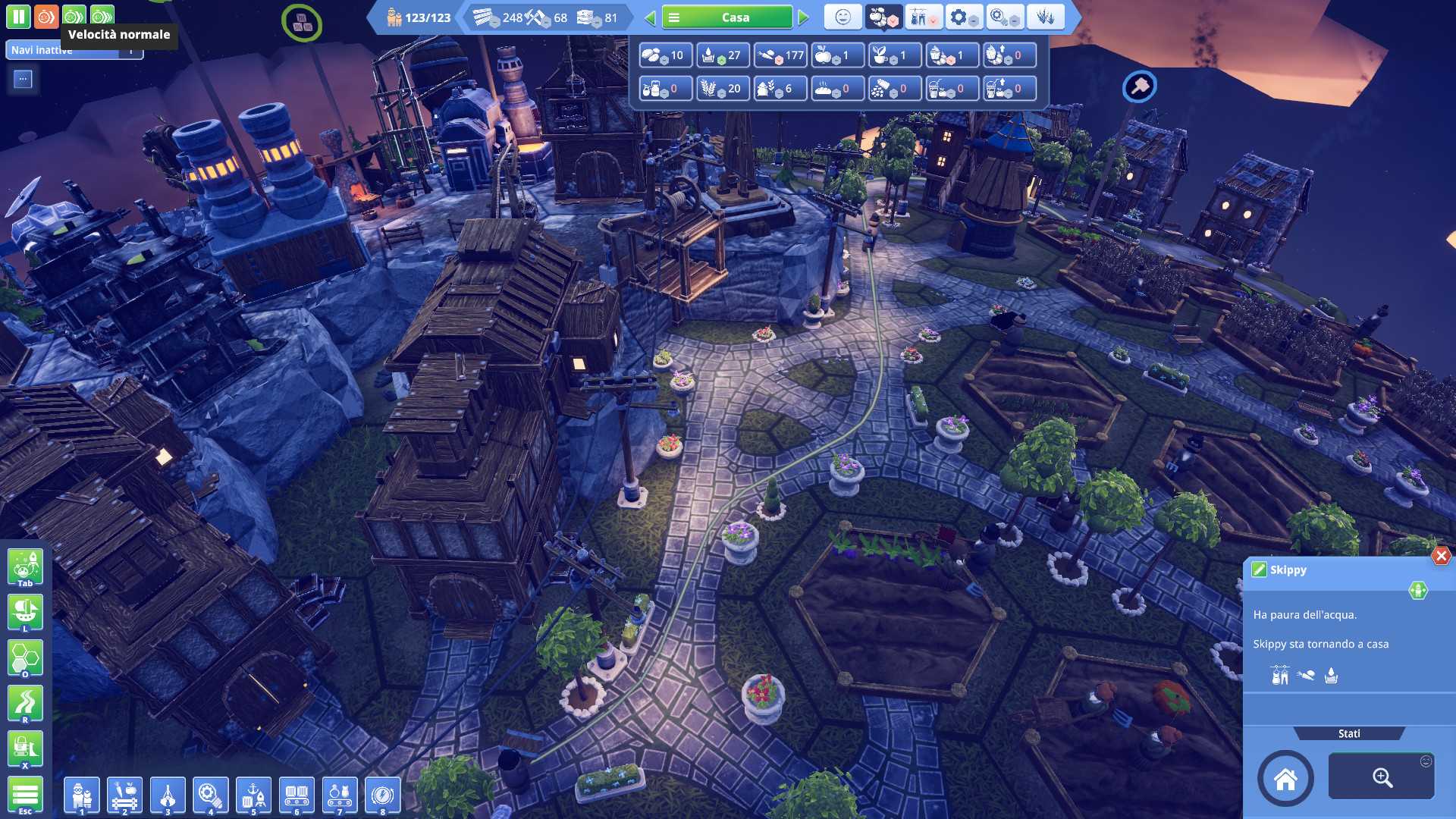This screenshot has height=819, width=1456.
Task: Open the planet and rocket overview
Action: tap(25, 566)
